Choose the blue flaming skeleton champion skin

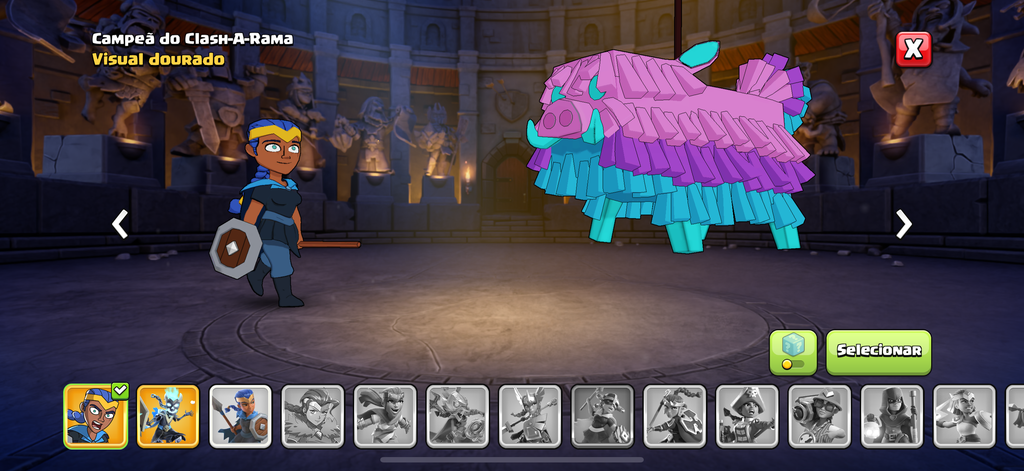click(x=168, y=415)
